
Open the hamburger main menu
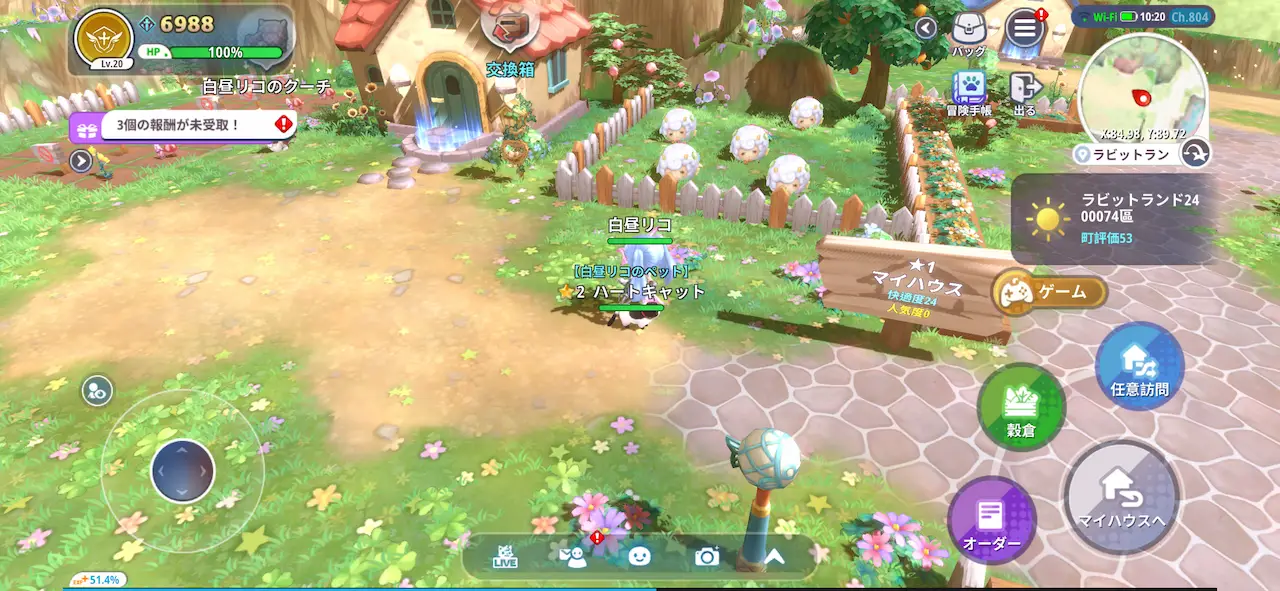click(1024, 28)
